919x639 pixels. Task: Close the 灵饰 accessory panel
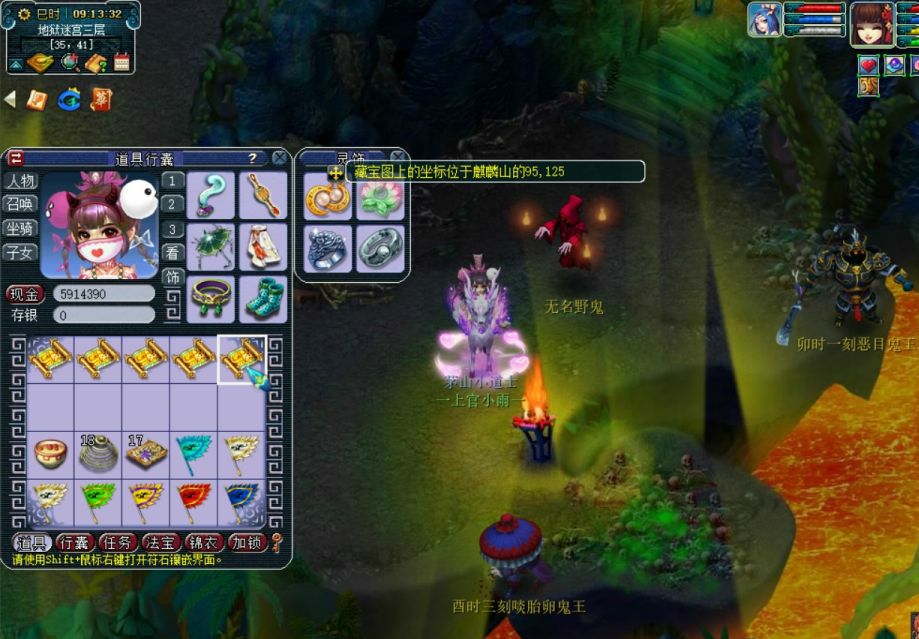[x=397, y=157]
